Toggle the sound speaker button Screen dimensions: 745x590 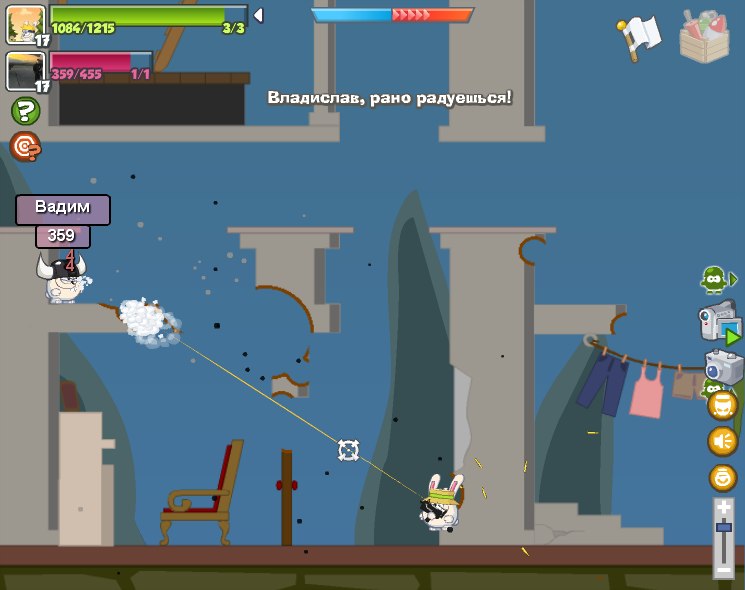pyautogui.click(x=723, y=441)
